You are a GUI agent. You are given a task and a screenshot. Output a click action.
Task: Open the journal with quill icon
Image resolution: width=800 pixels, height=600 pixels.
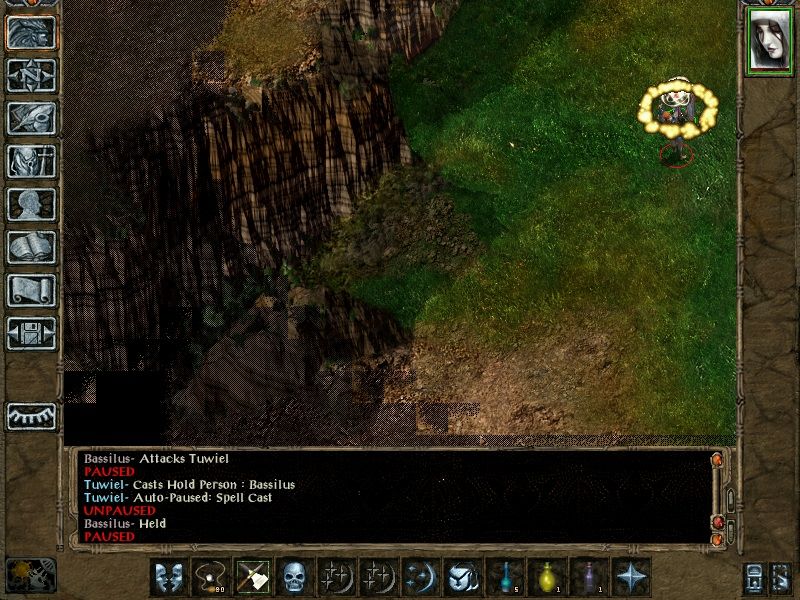coord(31,118)
